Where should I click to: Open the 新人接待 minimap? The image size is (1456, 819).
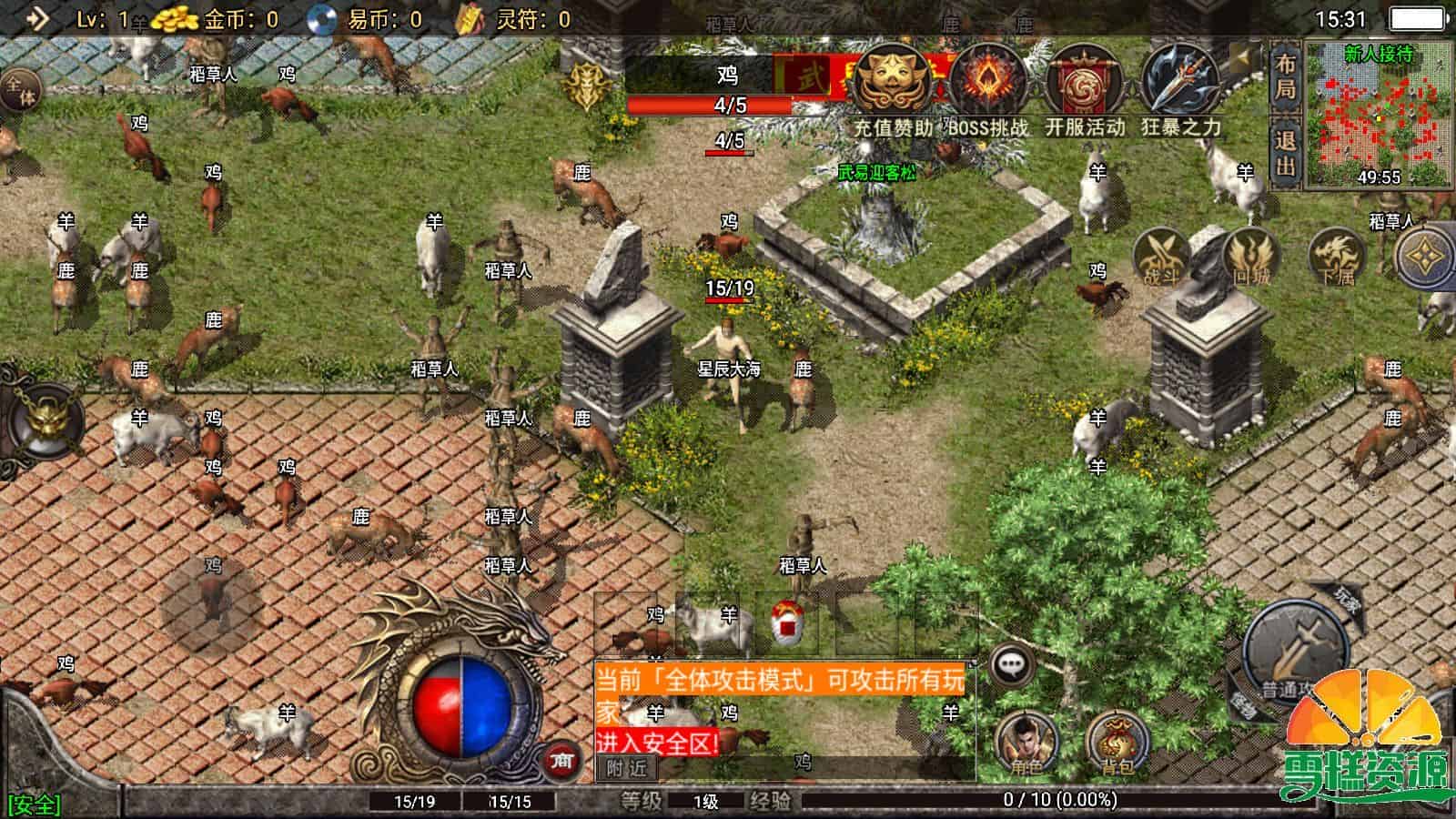pyautogui.click(x=1379, y=114)
